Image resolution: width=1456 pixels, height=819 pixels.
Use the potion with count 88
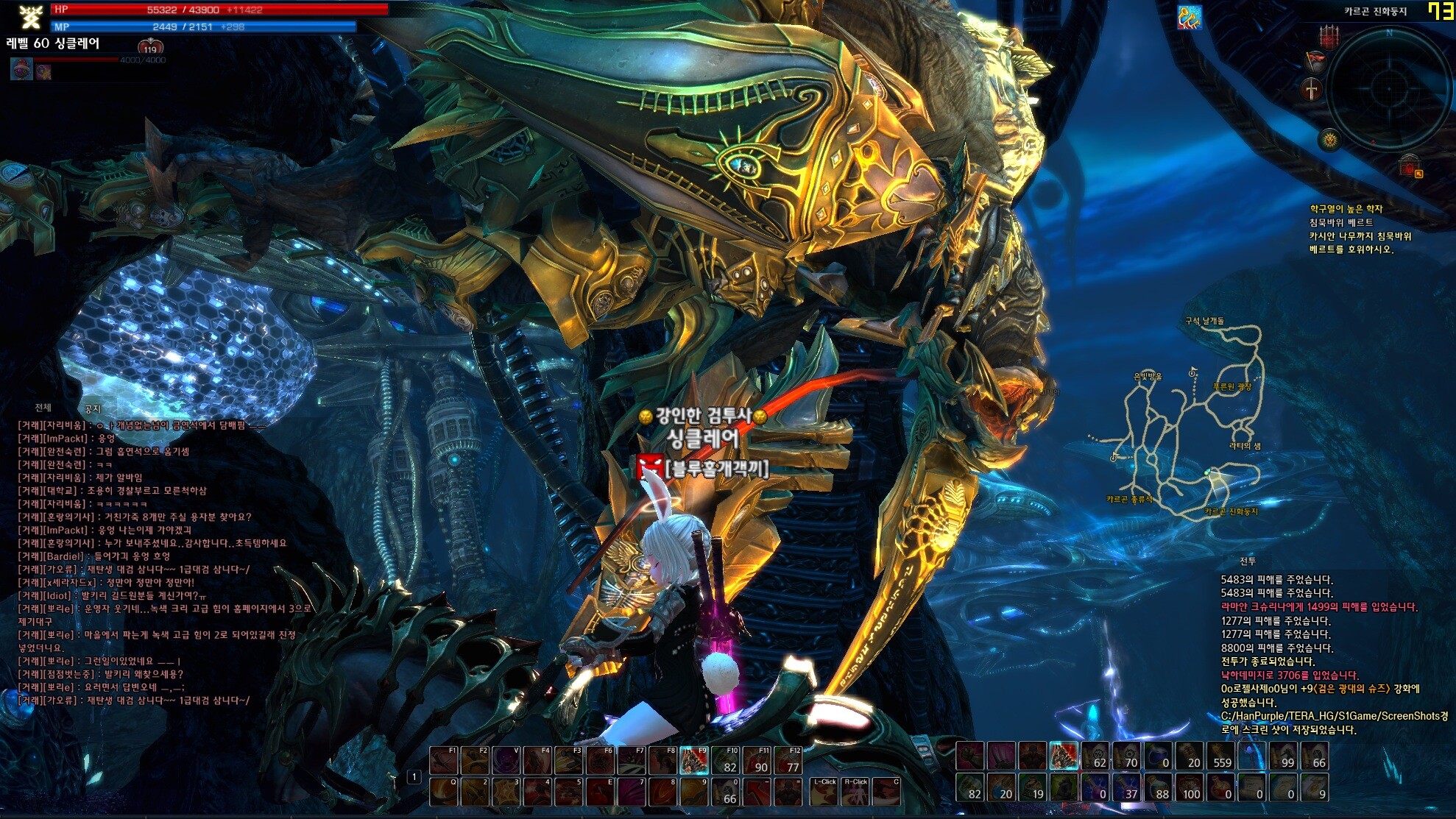1159,787
